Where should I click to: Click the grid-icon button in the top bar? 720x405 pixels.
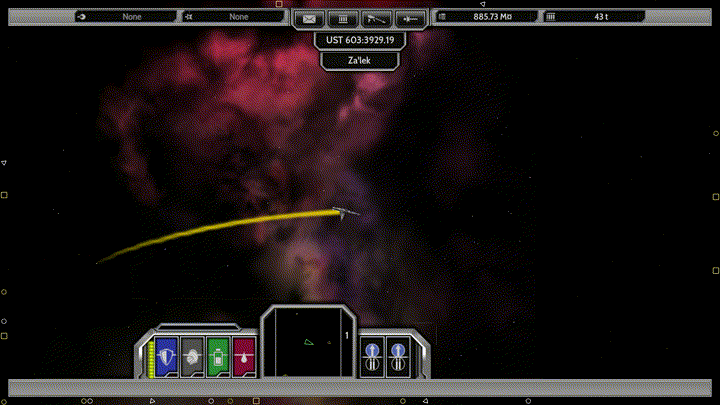(x=343, y=18)
